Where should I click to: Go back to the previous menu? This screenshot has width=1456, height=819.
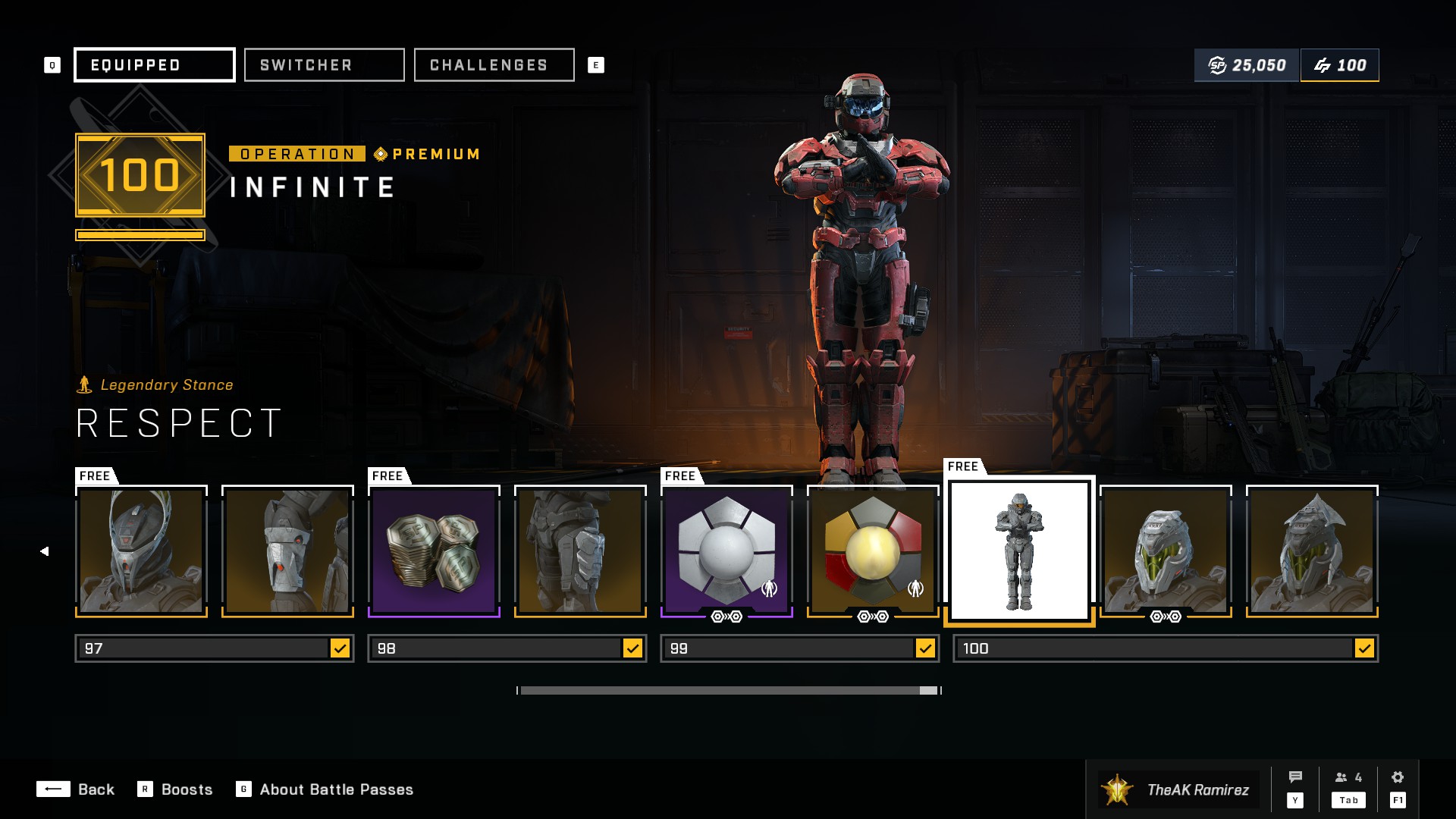point(76,789)
